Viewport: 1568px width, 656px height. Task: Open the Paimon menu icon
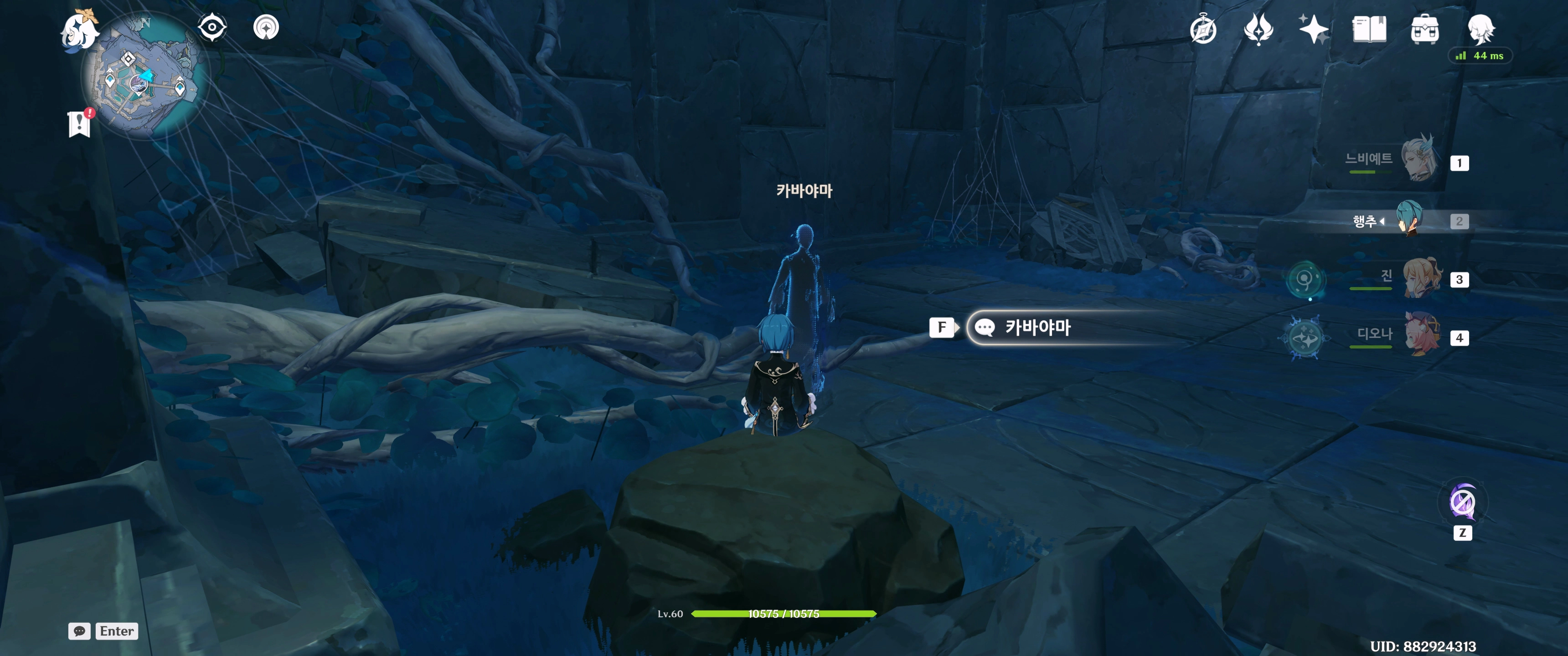tap(80, 31)
